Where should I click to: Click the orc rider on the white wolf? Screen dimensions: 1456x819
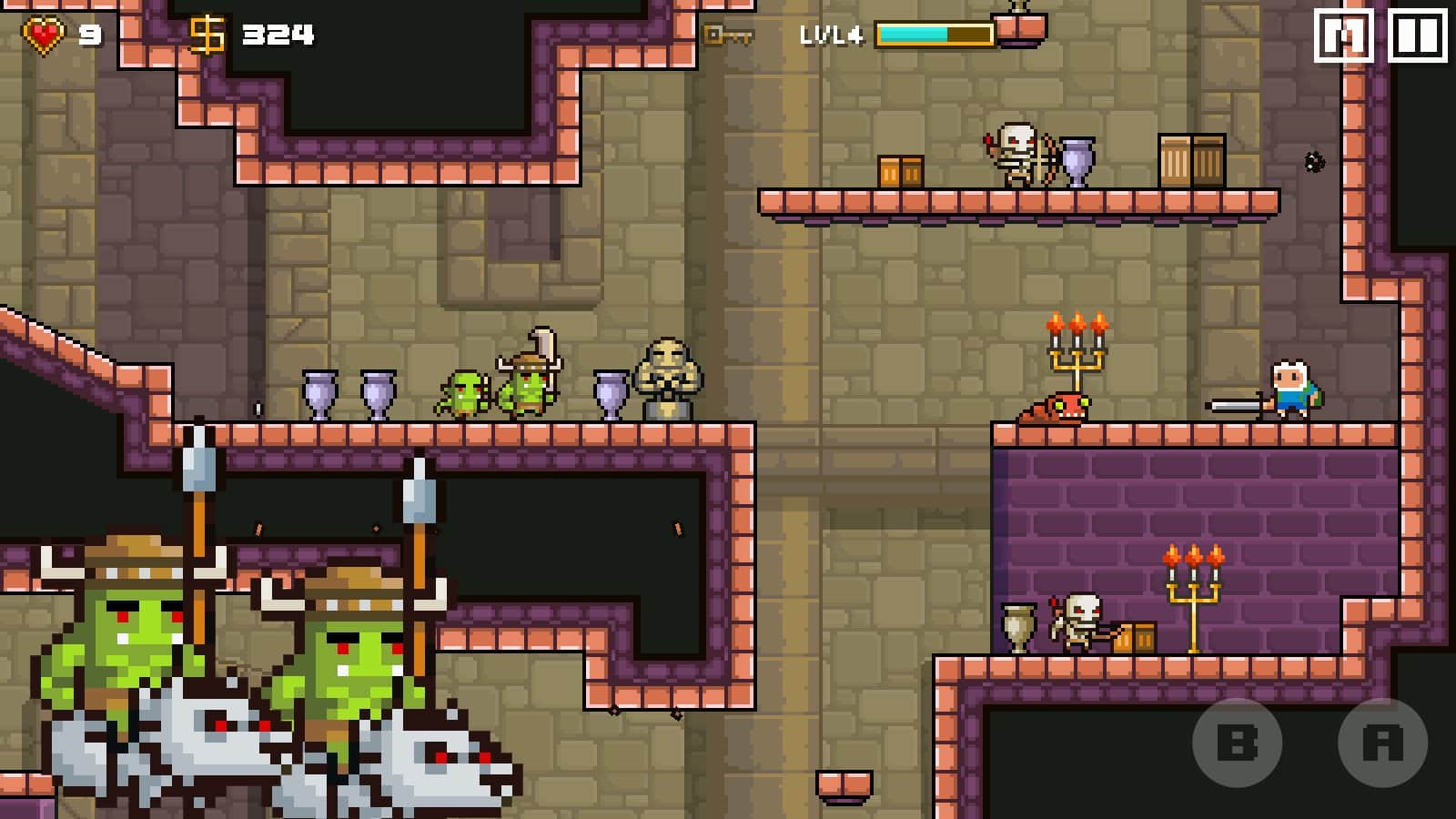tap(118, 637)
